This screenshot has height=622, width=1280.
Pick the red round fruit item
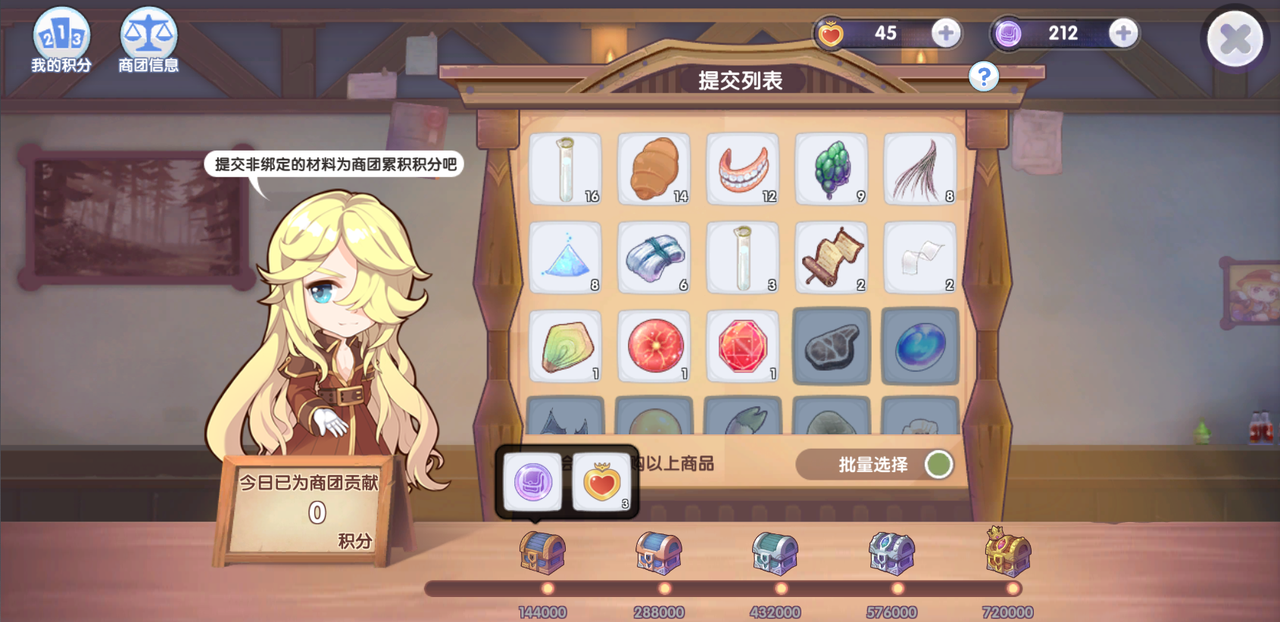click(654, 345)
